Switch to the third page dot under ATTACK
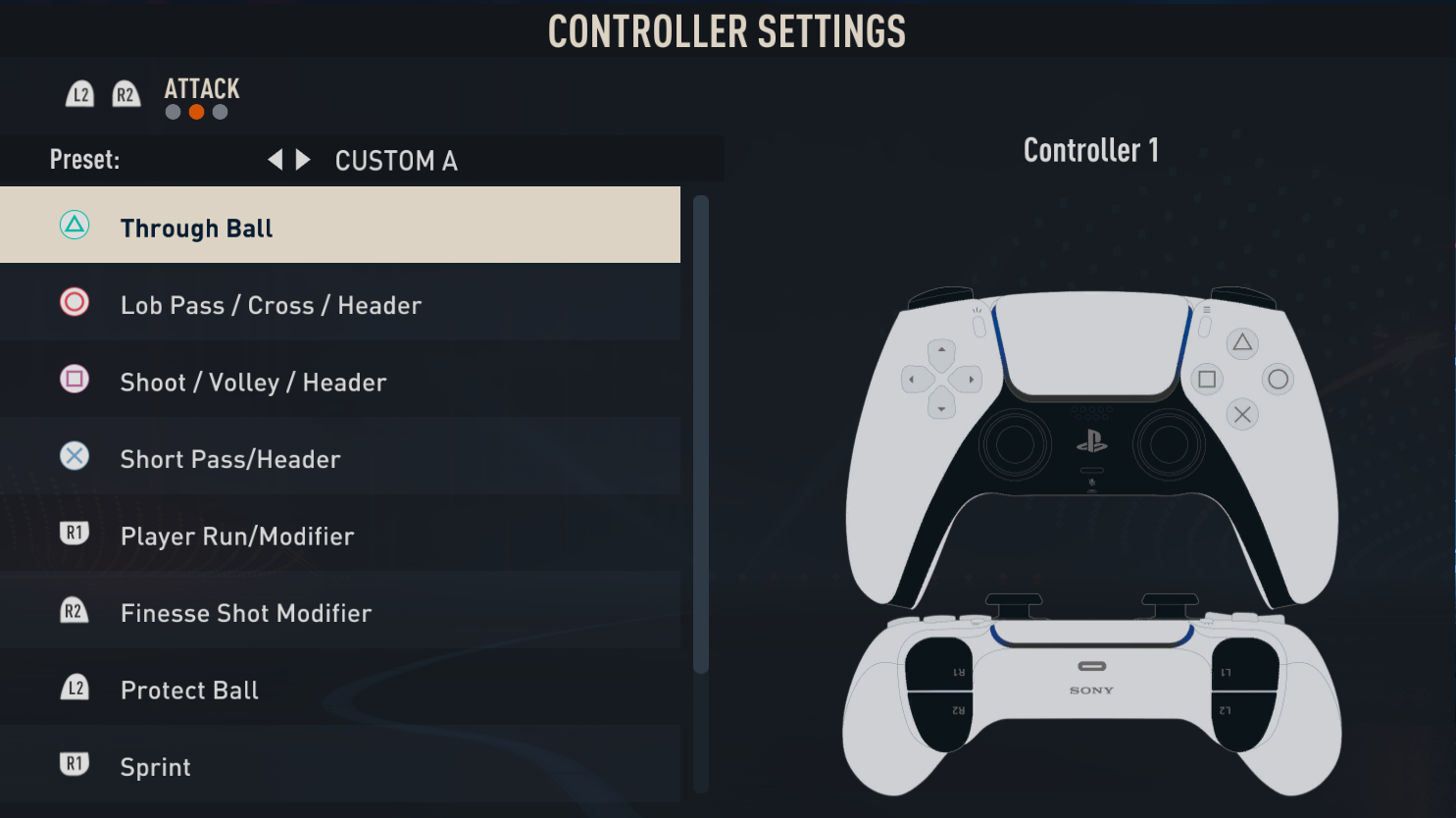The image size is (1456, 818). 221,112
